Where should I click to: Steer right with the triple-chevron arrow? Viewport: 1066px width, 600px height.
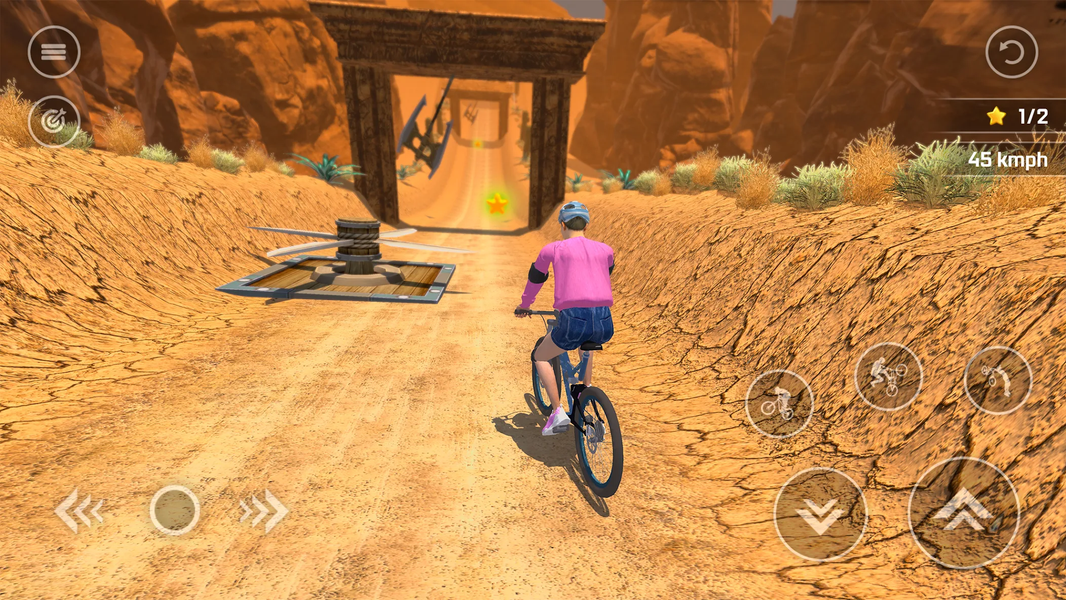(263, 511)
